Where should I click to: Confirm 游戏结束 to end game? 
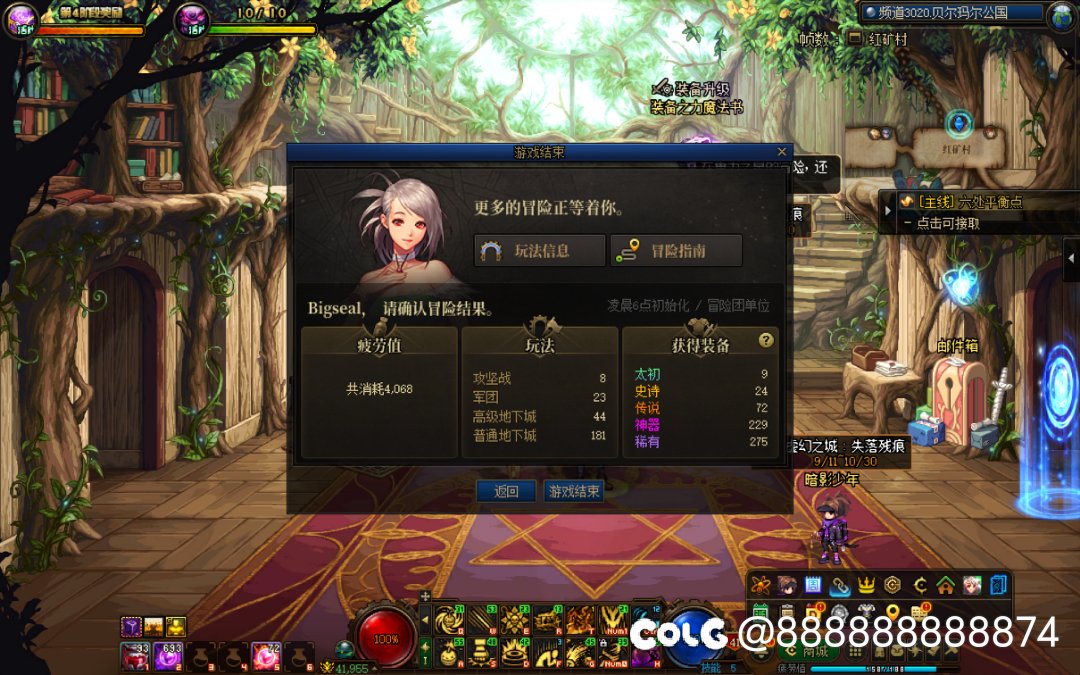coord(574,491)
